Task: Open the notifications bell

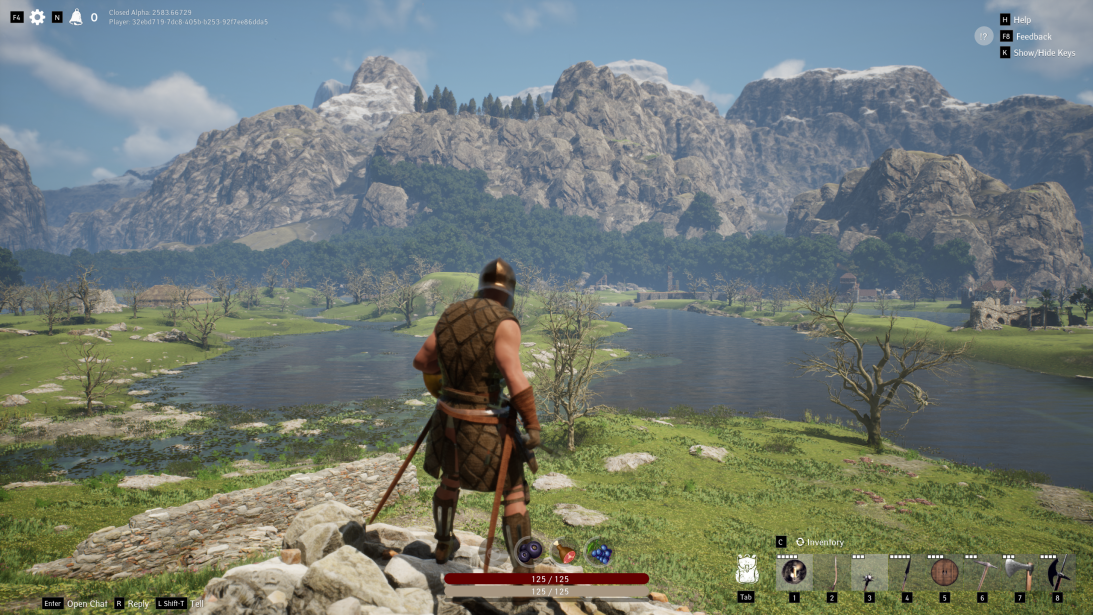Action: coord(76,17)
